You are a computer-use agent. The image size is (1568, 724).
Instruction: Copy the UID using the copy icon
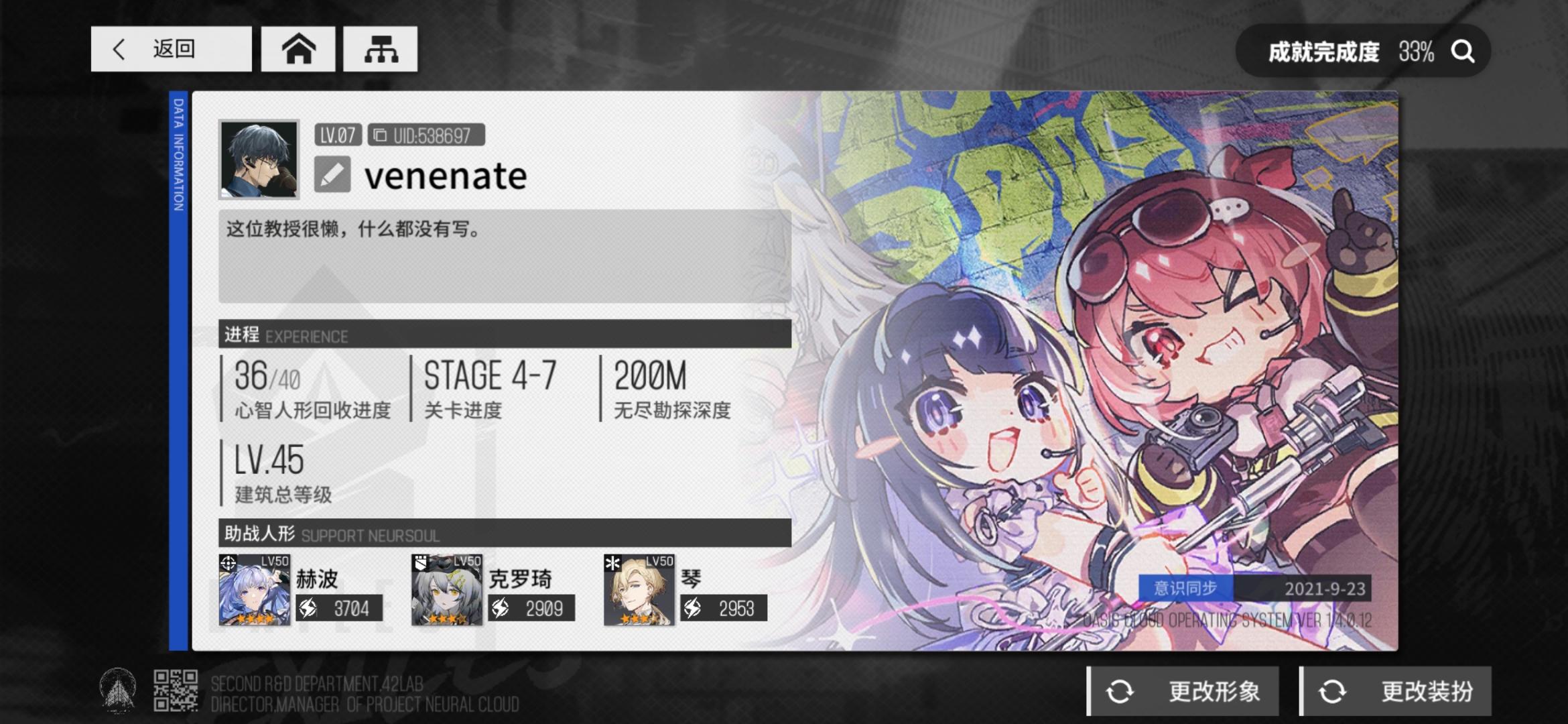pyautogui.click(x=381, y=134)
